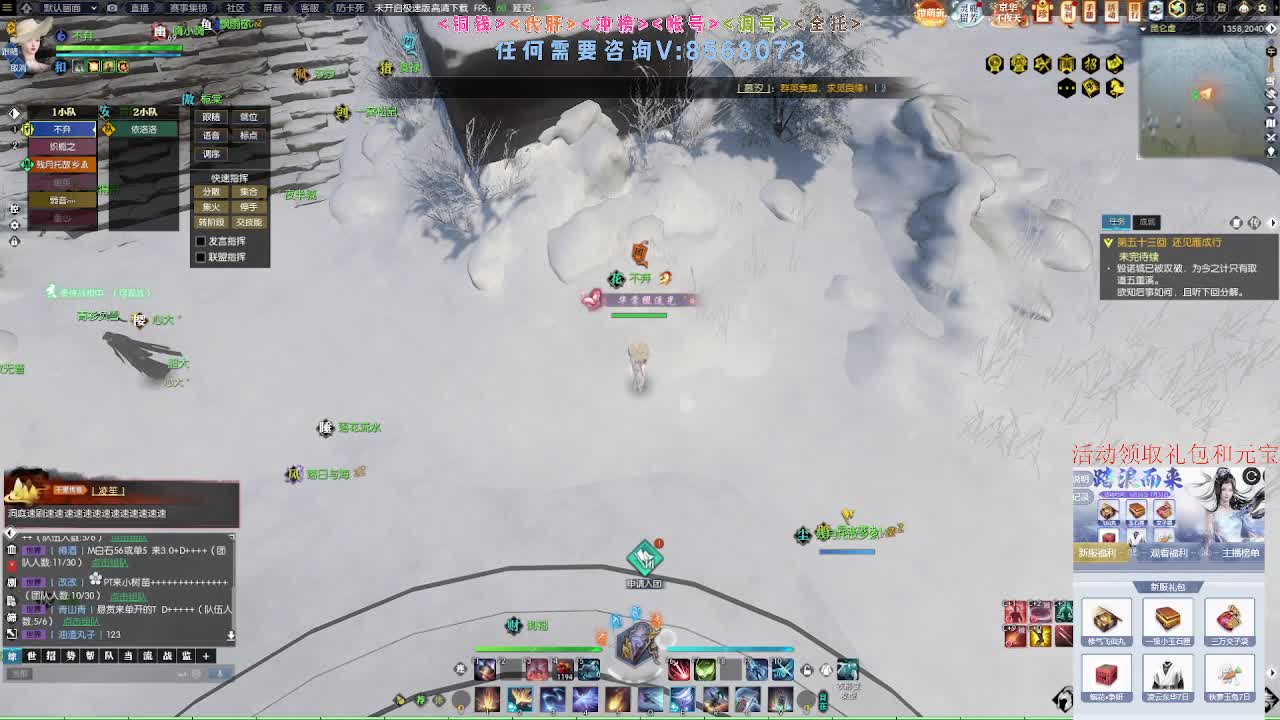Click the chat scroll-down arrow

tap(231, 634)
